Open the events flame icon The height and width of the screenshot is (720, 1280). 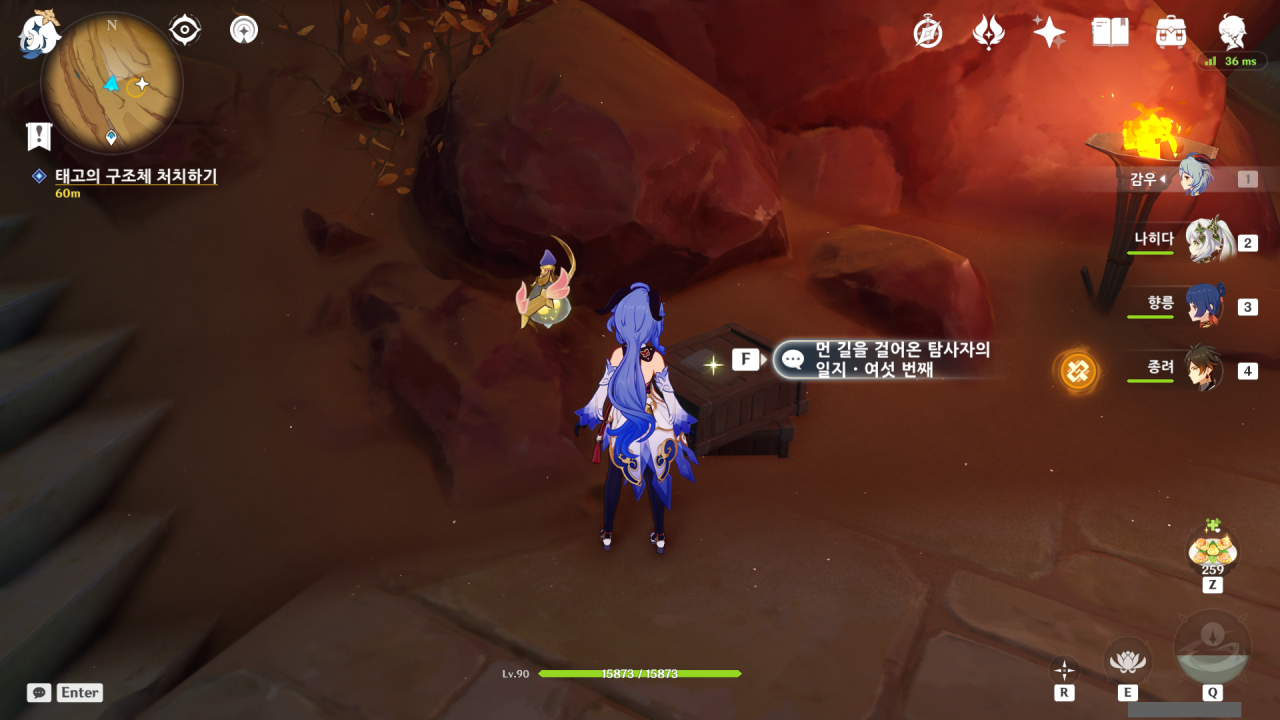988,32
